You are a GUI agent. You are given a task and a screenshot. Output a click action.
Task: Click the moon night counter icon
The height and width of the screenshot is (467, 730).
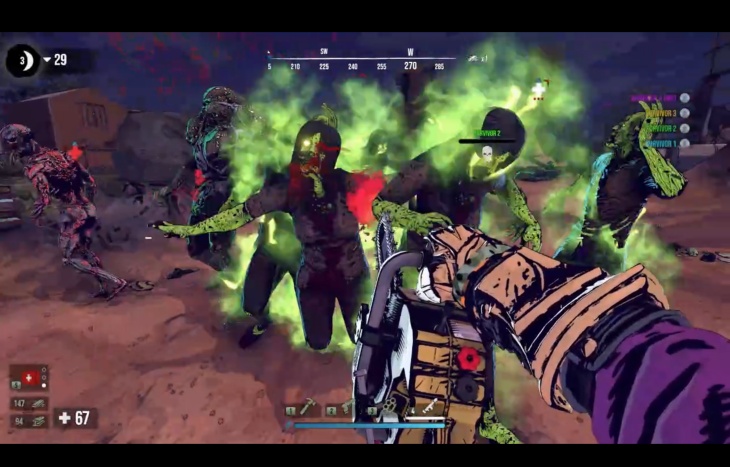22,60
